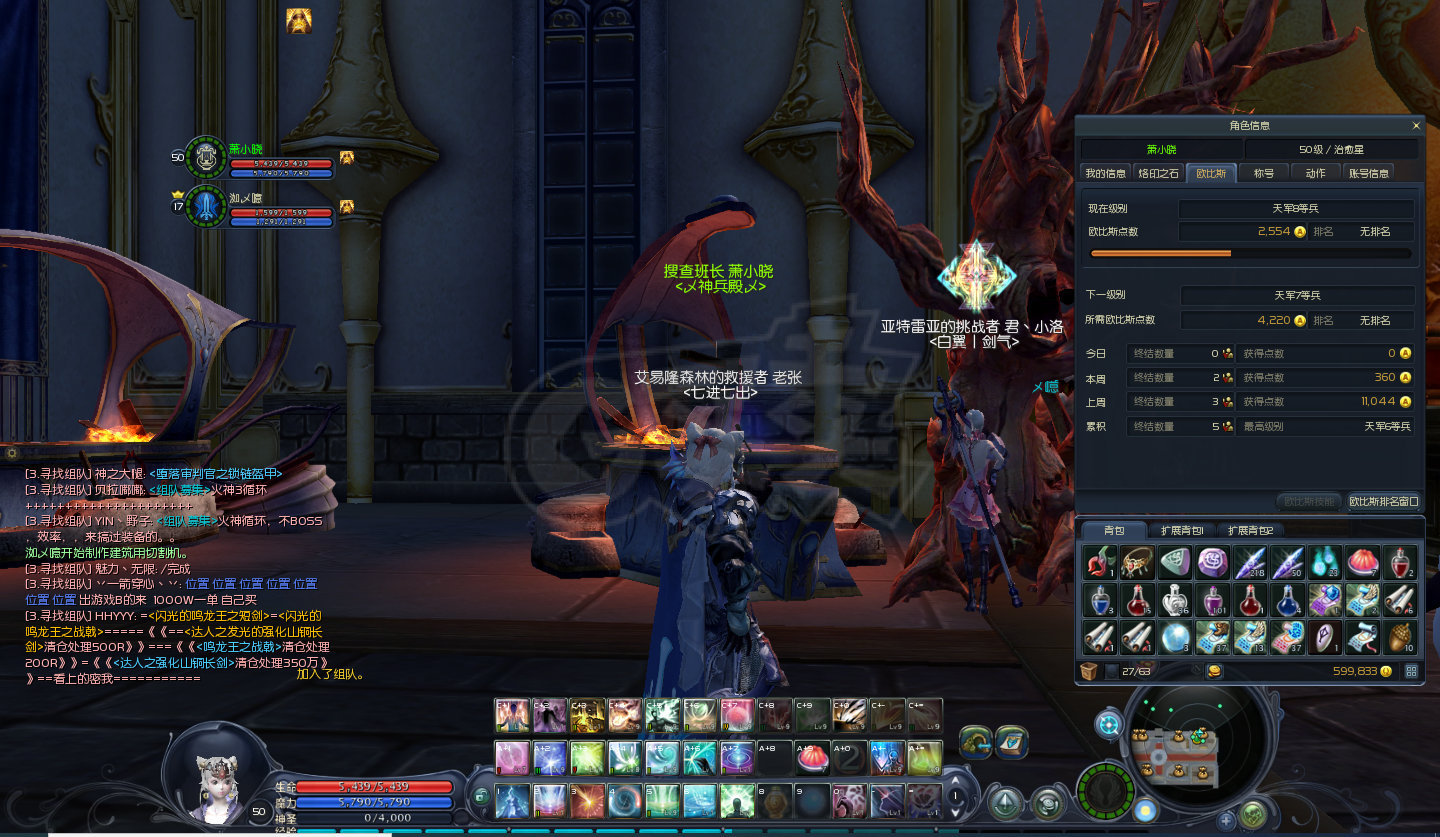
Task: Open the 欧比斯排名窗口 button
Action: (x=1383, y=501)
